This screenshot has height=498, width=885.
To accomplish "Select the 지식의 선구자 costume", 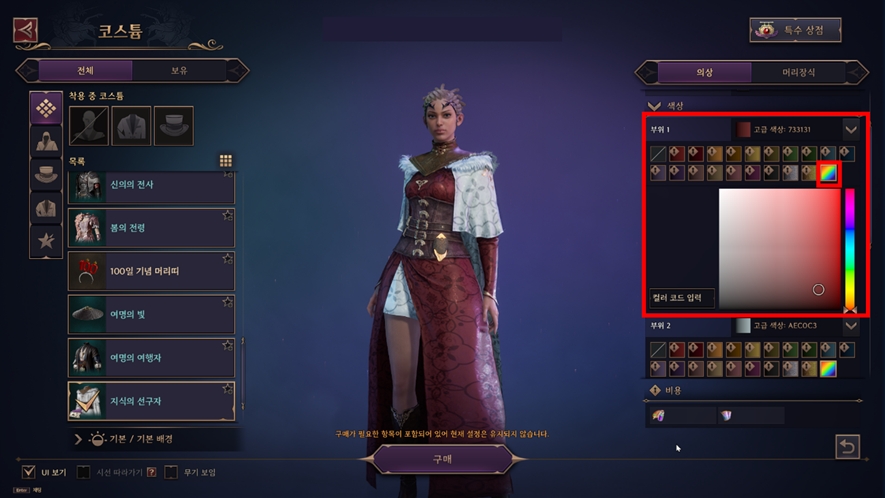I will [151, 400].
